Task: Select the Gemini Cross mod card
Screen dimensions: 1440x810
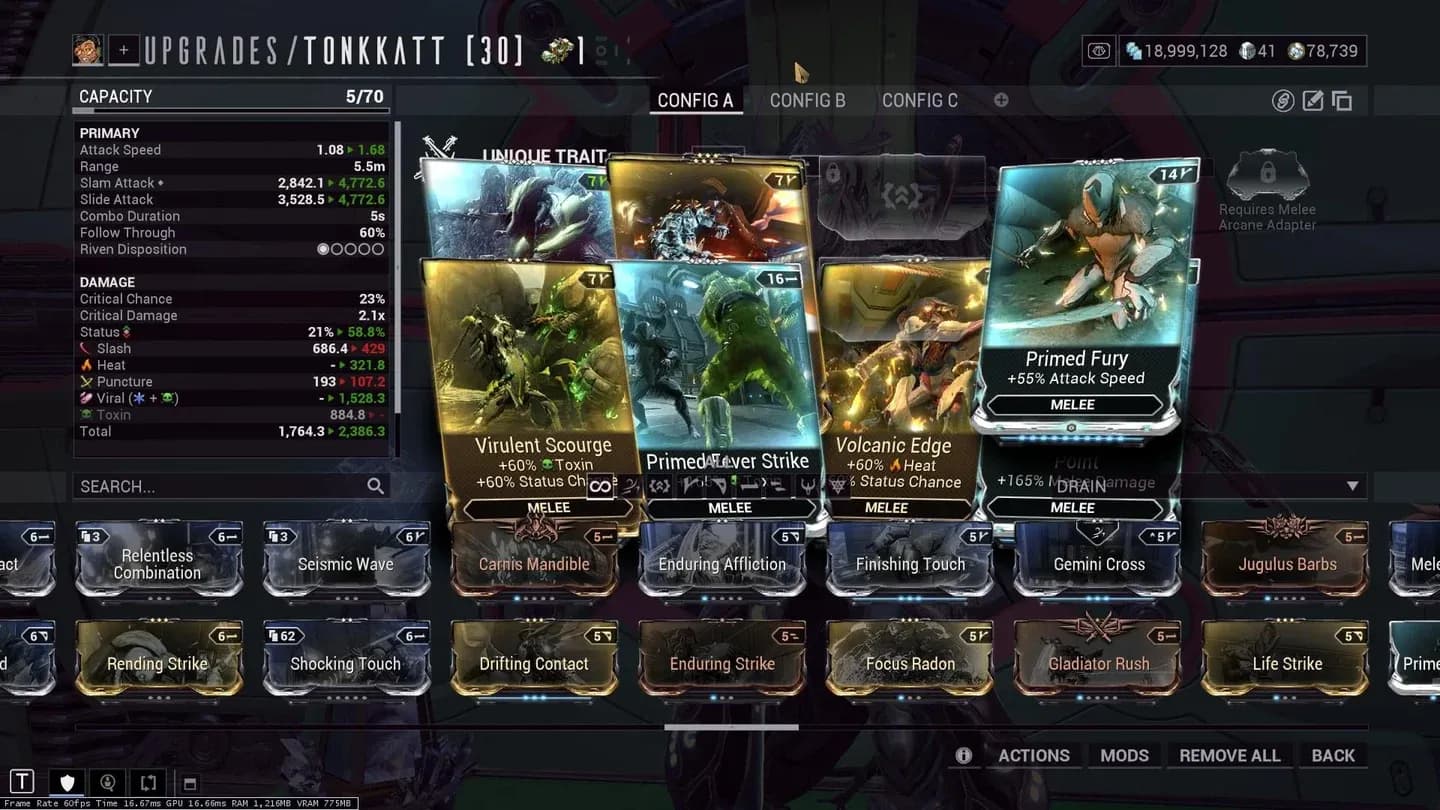Action: 1098,564
